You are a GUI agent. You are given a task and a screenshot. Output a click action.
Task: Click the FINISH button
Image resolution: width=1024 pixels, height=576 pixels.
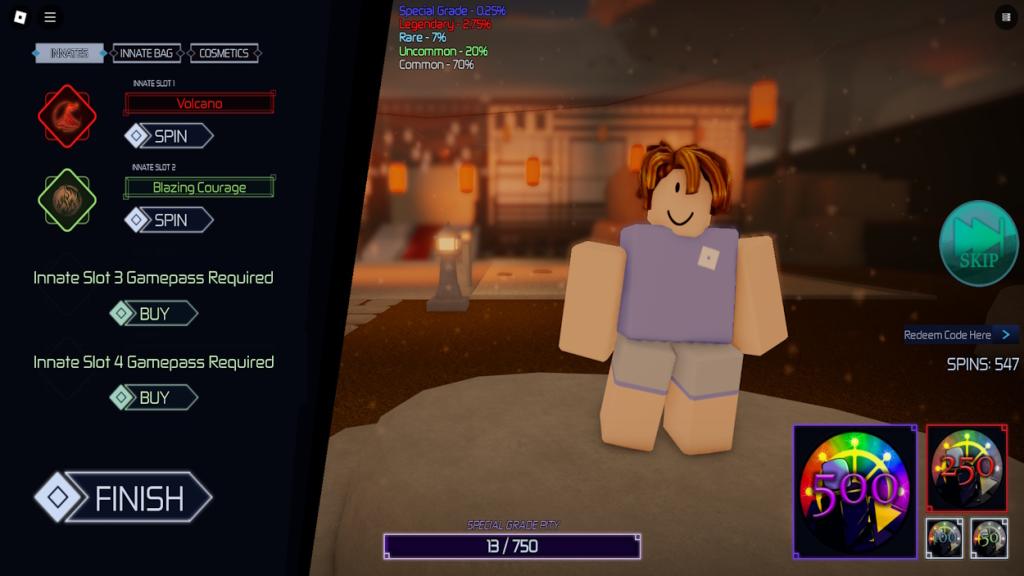click(x=124, y=498)
